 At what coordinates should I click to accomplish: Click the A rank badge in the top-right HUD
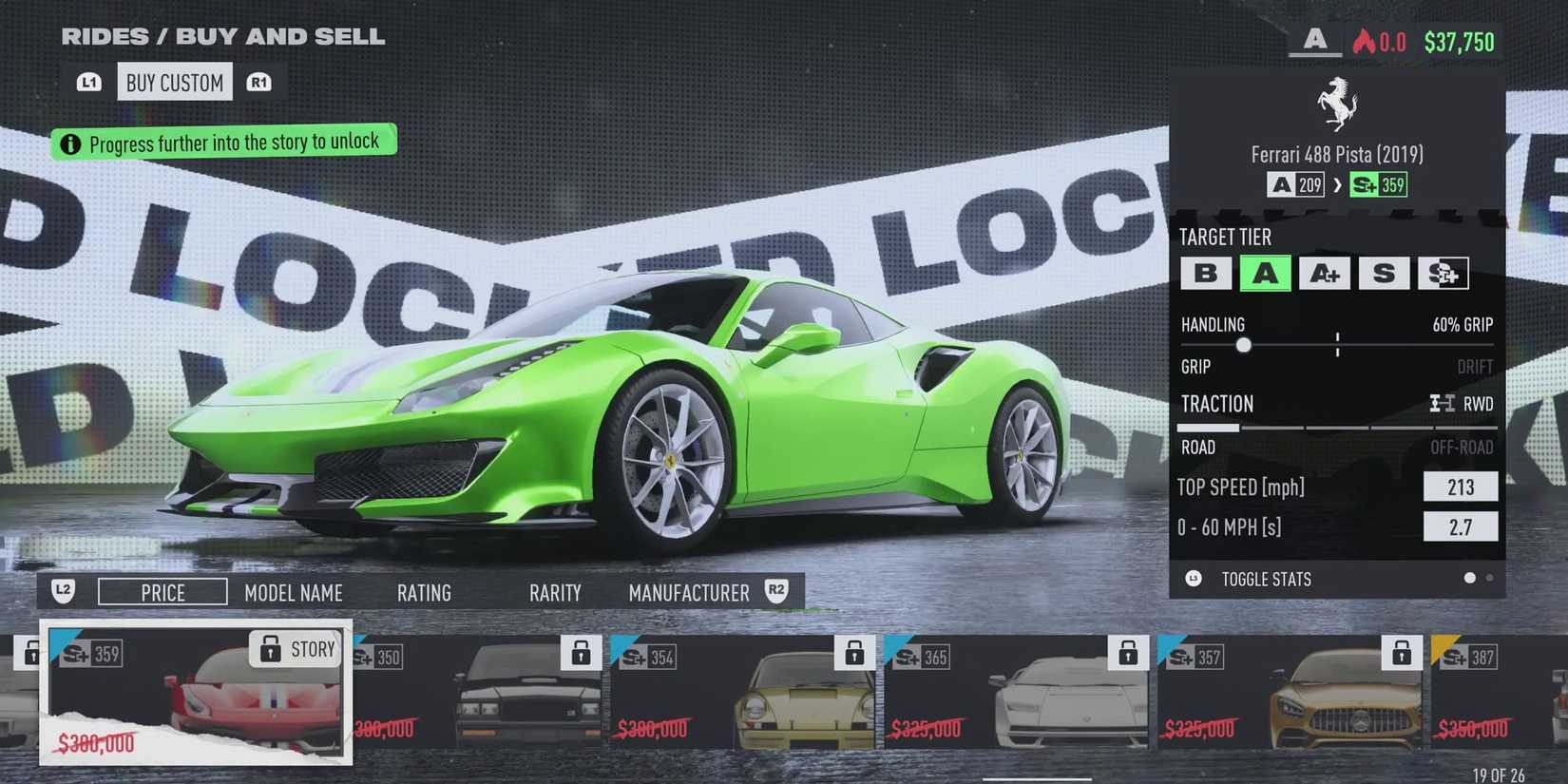coord(1314,42)
